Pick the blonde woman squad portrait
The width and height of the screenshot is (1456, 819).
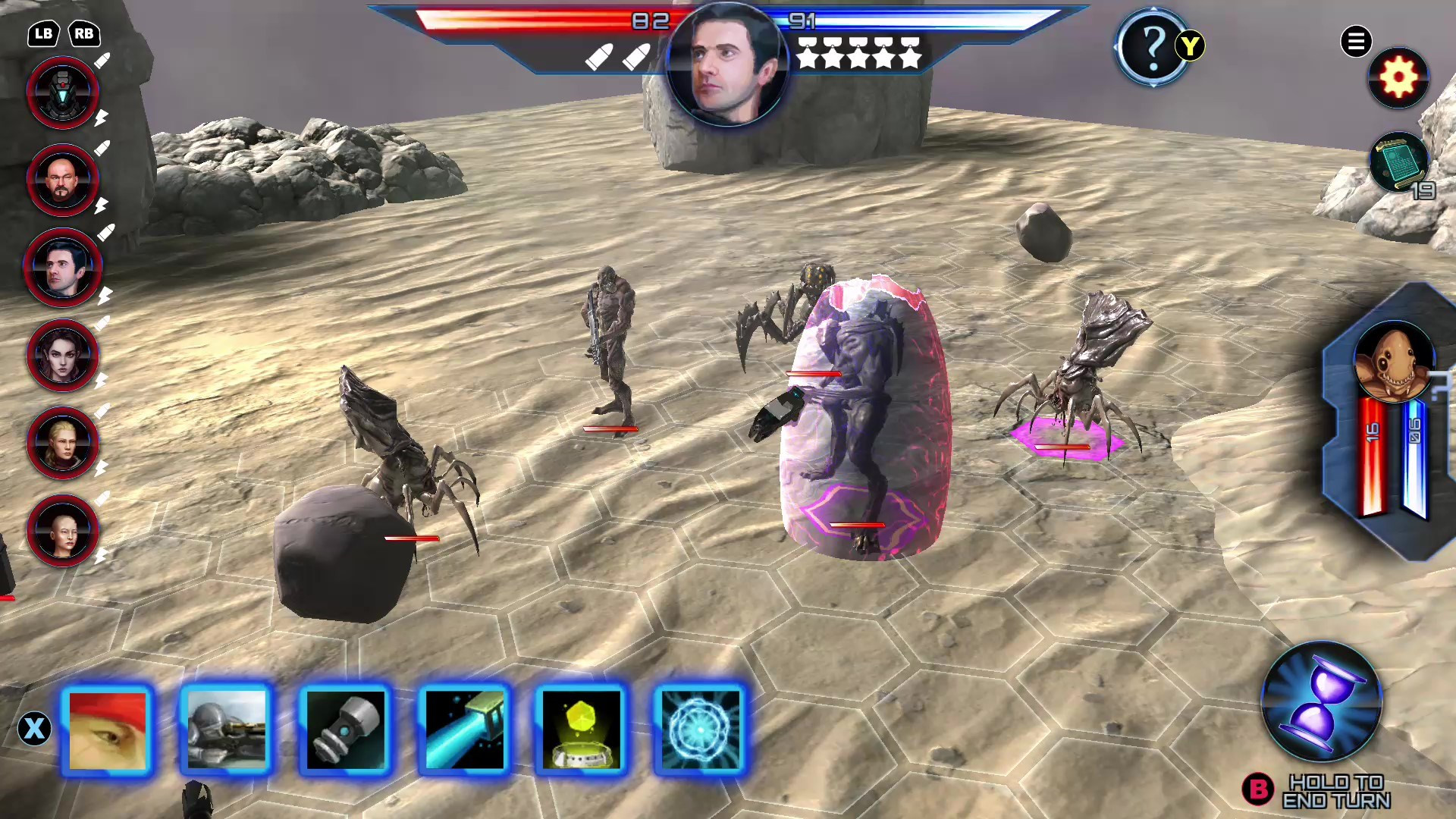point(63,443)
